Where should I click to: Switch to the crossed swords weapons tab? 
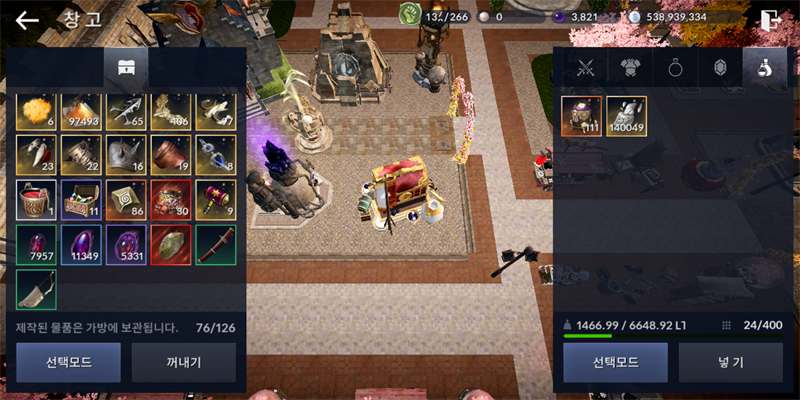(585, 68)
